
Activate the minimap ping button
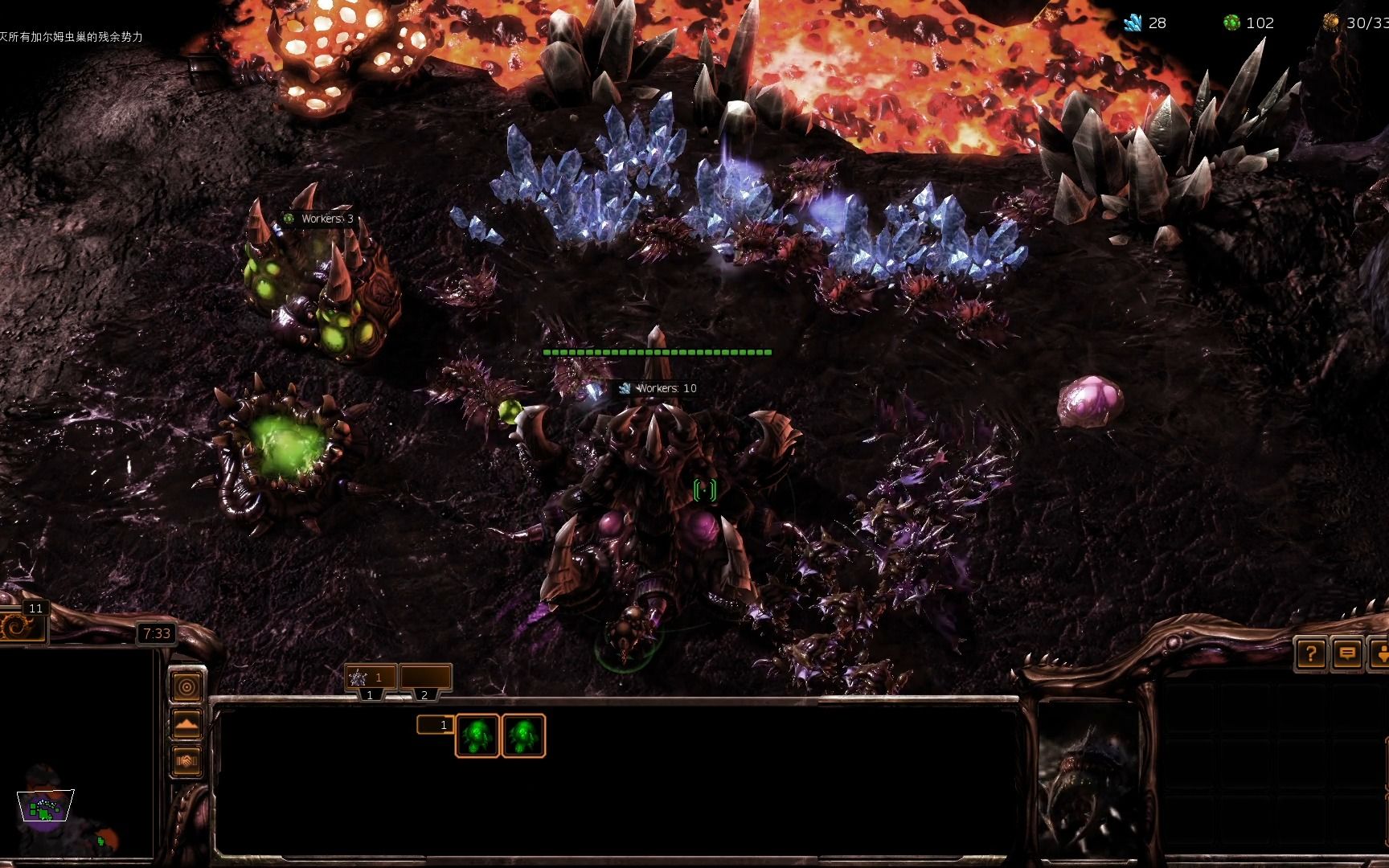tap(187, 687)
